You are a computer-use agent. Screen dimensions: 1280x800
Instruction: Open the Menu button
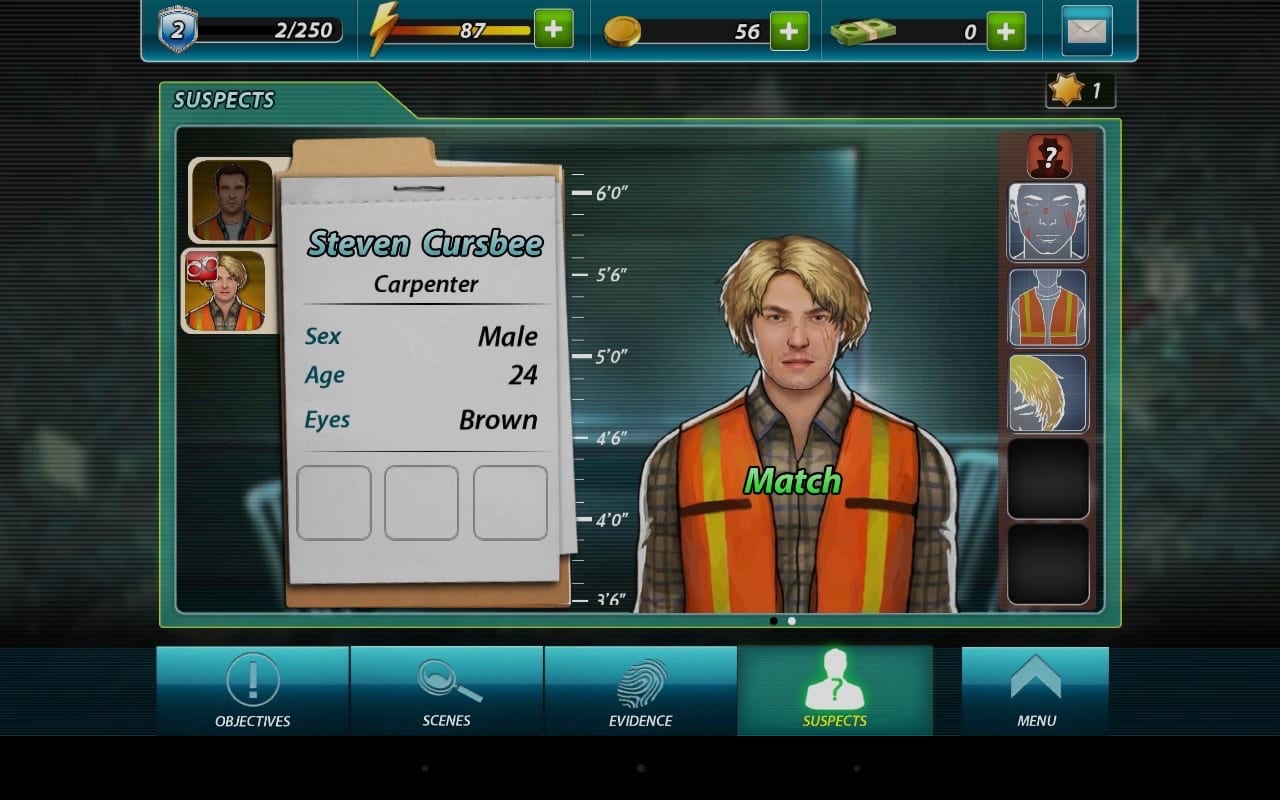coord(1035,691)
